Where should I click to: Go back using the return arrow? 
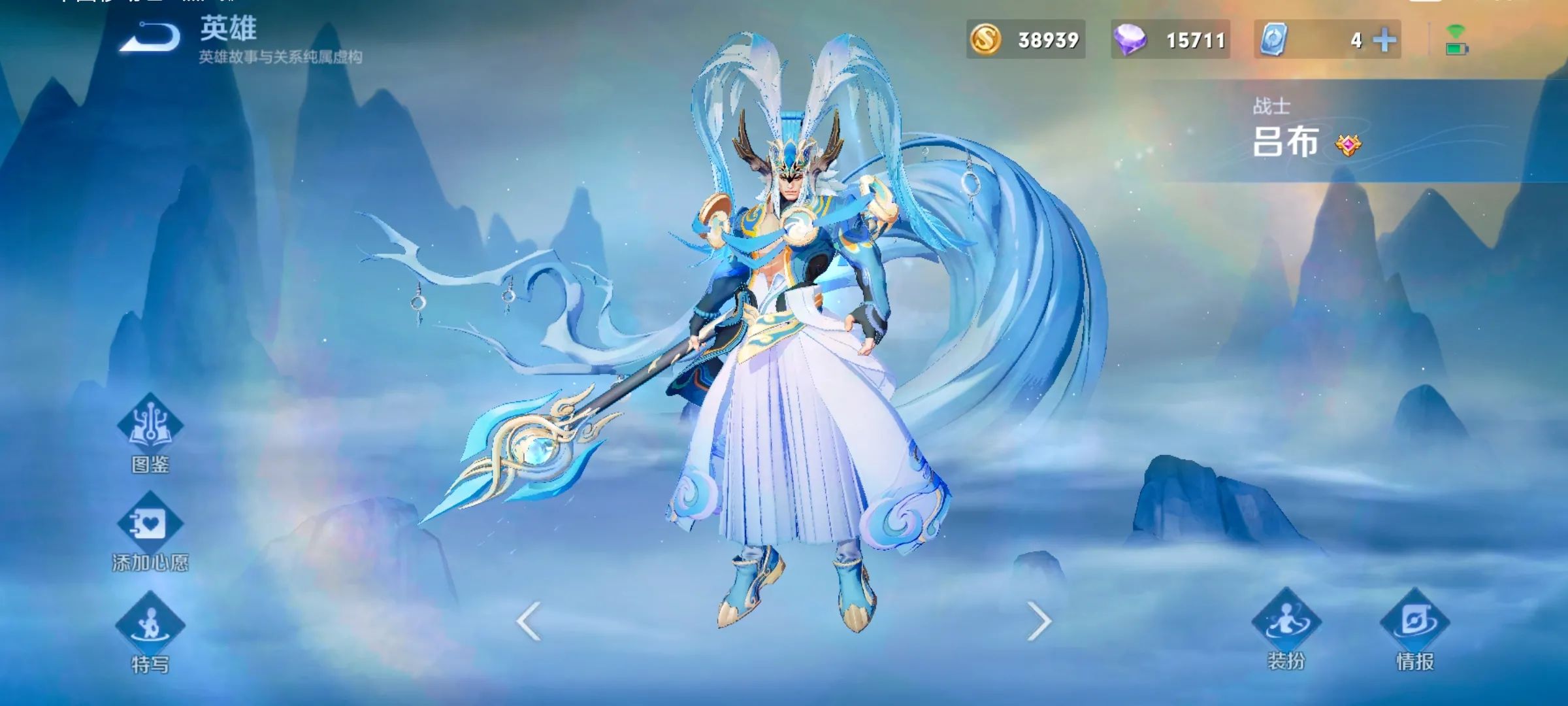point(151,37)
